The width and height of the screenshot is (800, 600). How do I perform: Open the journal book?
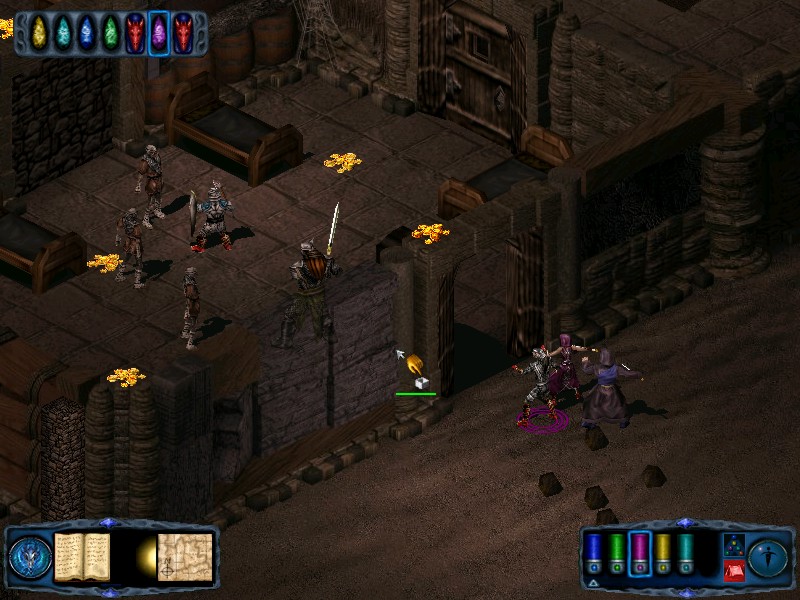point(82,555)
